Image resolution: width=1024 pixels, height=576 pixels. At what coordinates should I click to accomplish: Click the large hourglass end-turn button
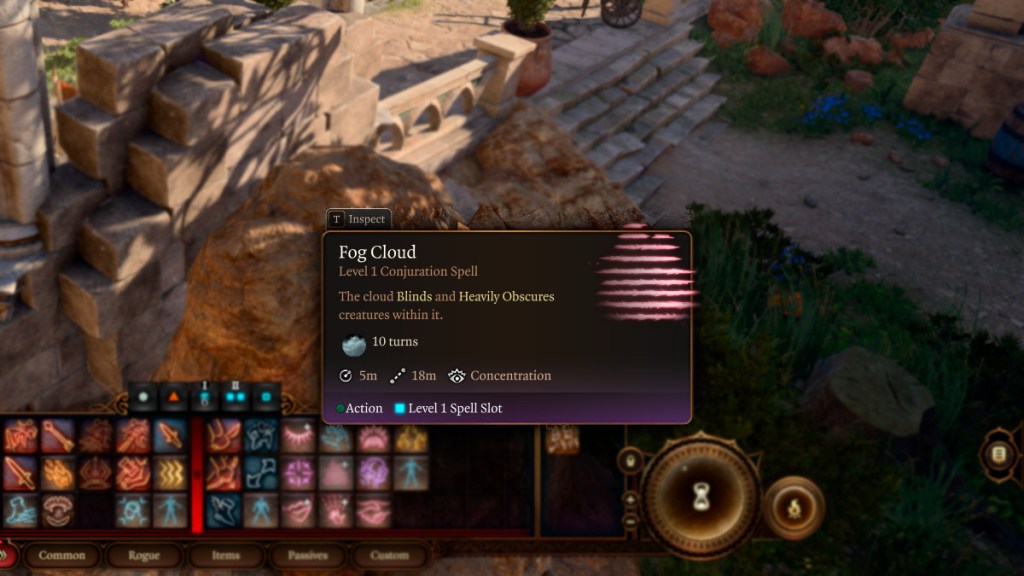point(700,497)
